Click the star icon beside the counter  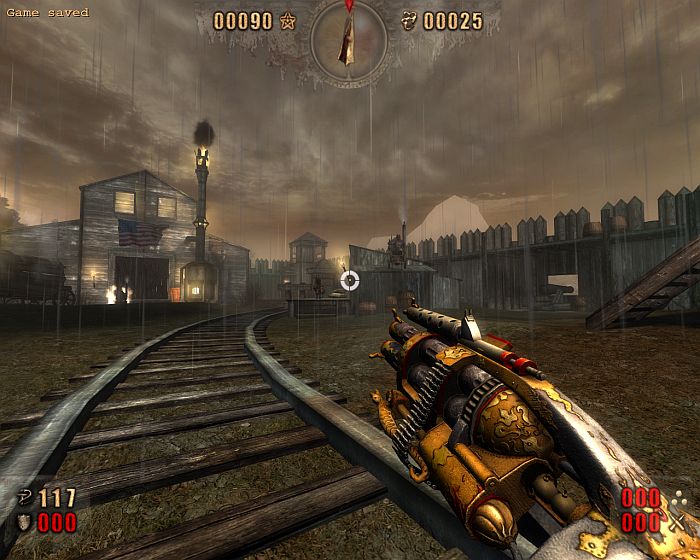289,20
